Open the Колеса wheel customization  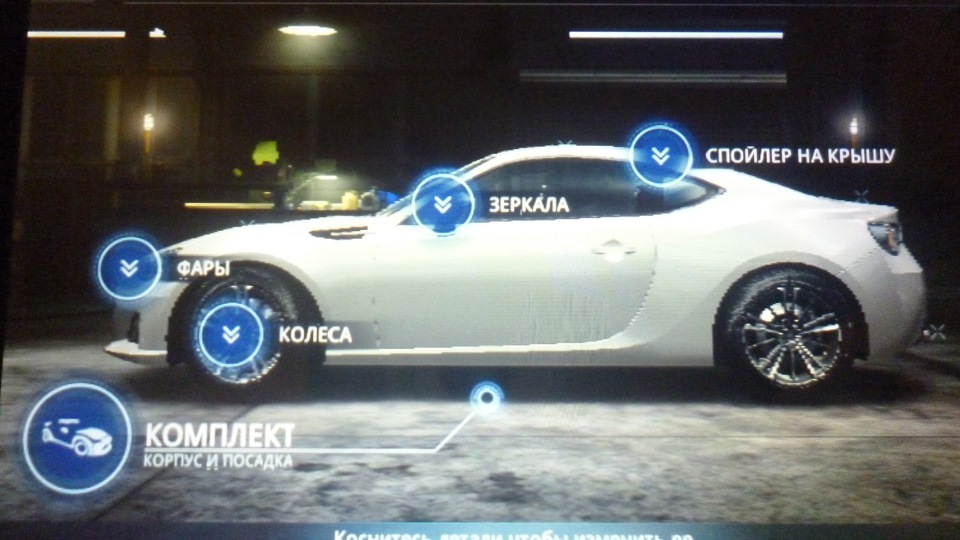tap(231, 334)
